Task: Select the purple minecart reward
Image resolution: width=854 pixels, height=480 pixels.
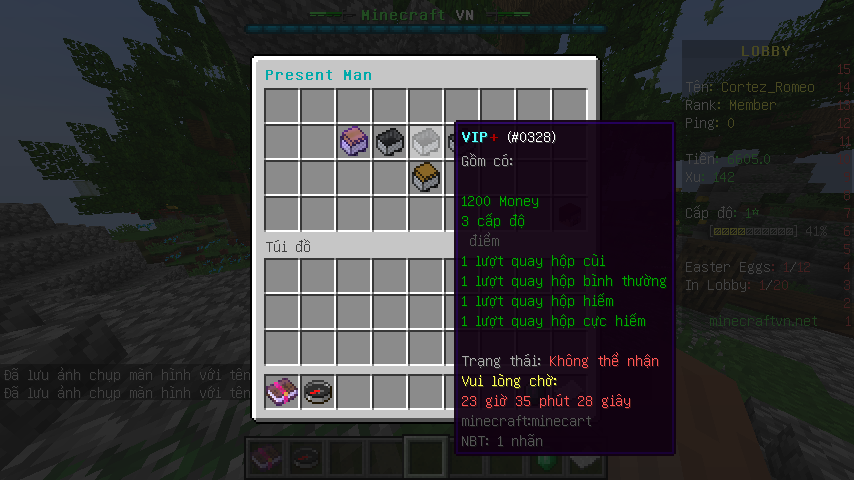Action: (x=354, y=141)
